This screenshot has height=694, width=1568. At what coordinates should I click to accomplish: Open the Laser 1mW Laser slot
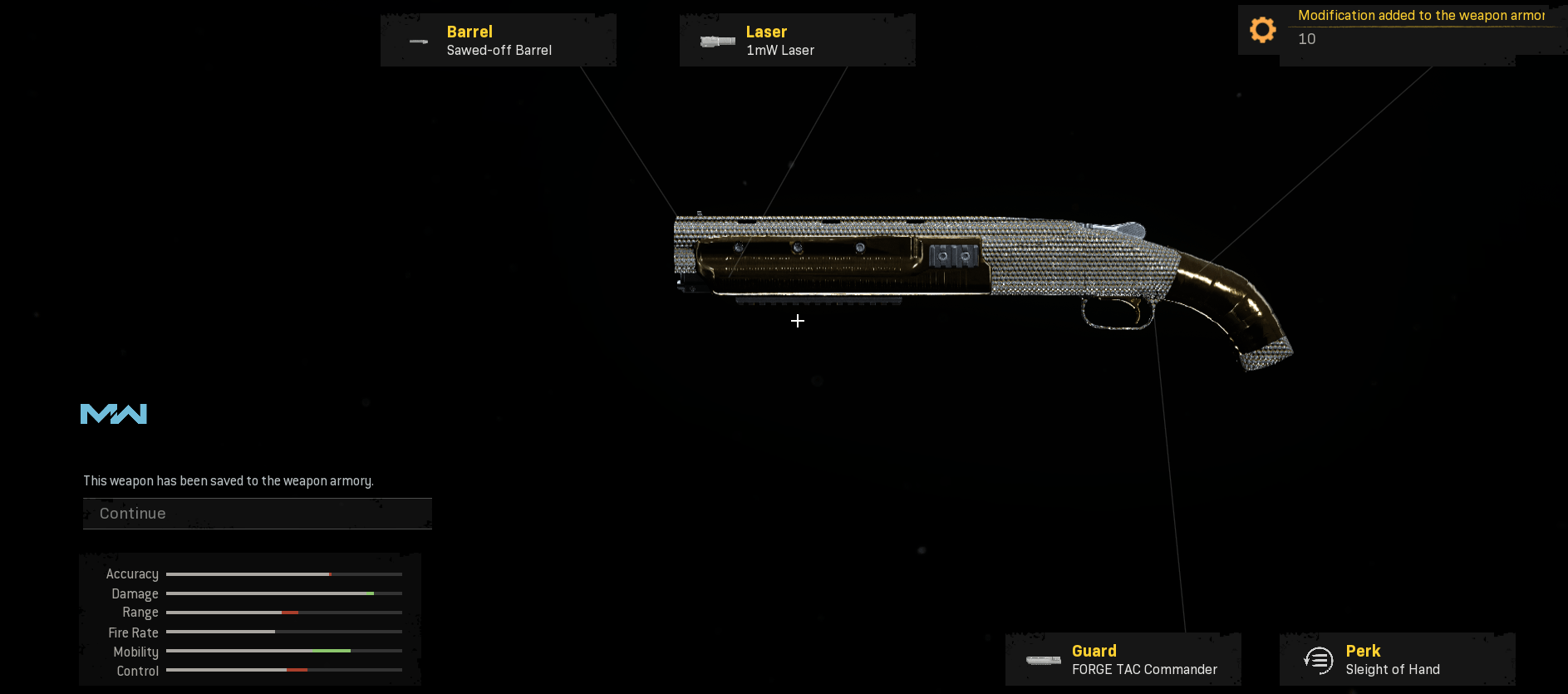tap(797, 41)
